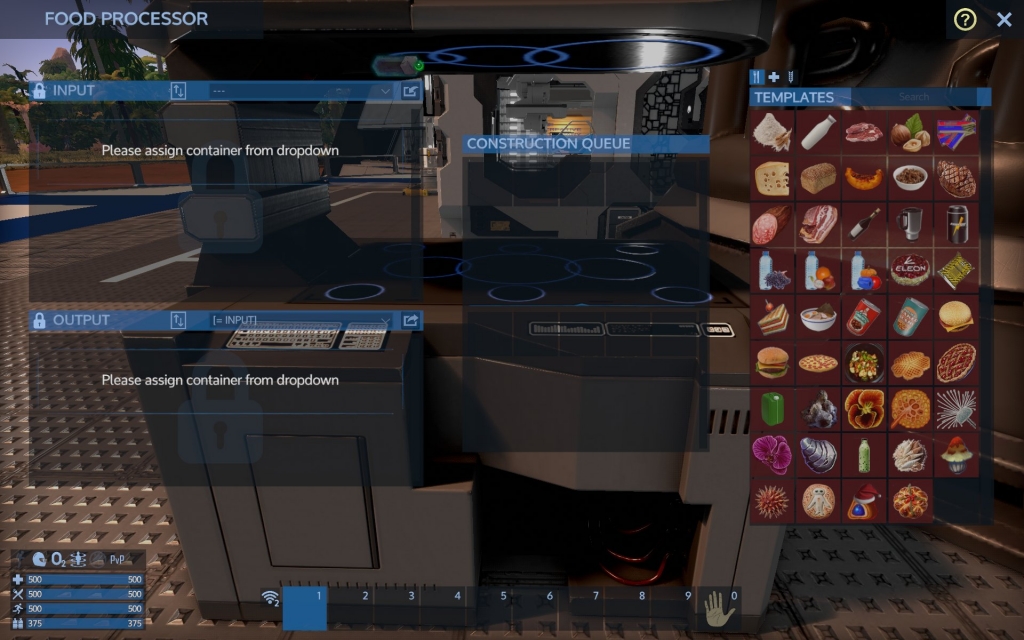The width and height of the screenshot is (1024, 640).
Task: Open the OUTPUT container dropdown
Action: coord(300,321)
